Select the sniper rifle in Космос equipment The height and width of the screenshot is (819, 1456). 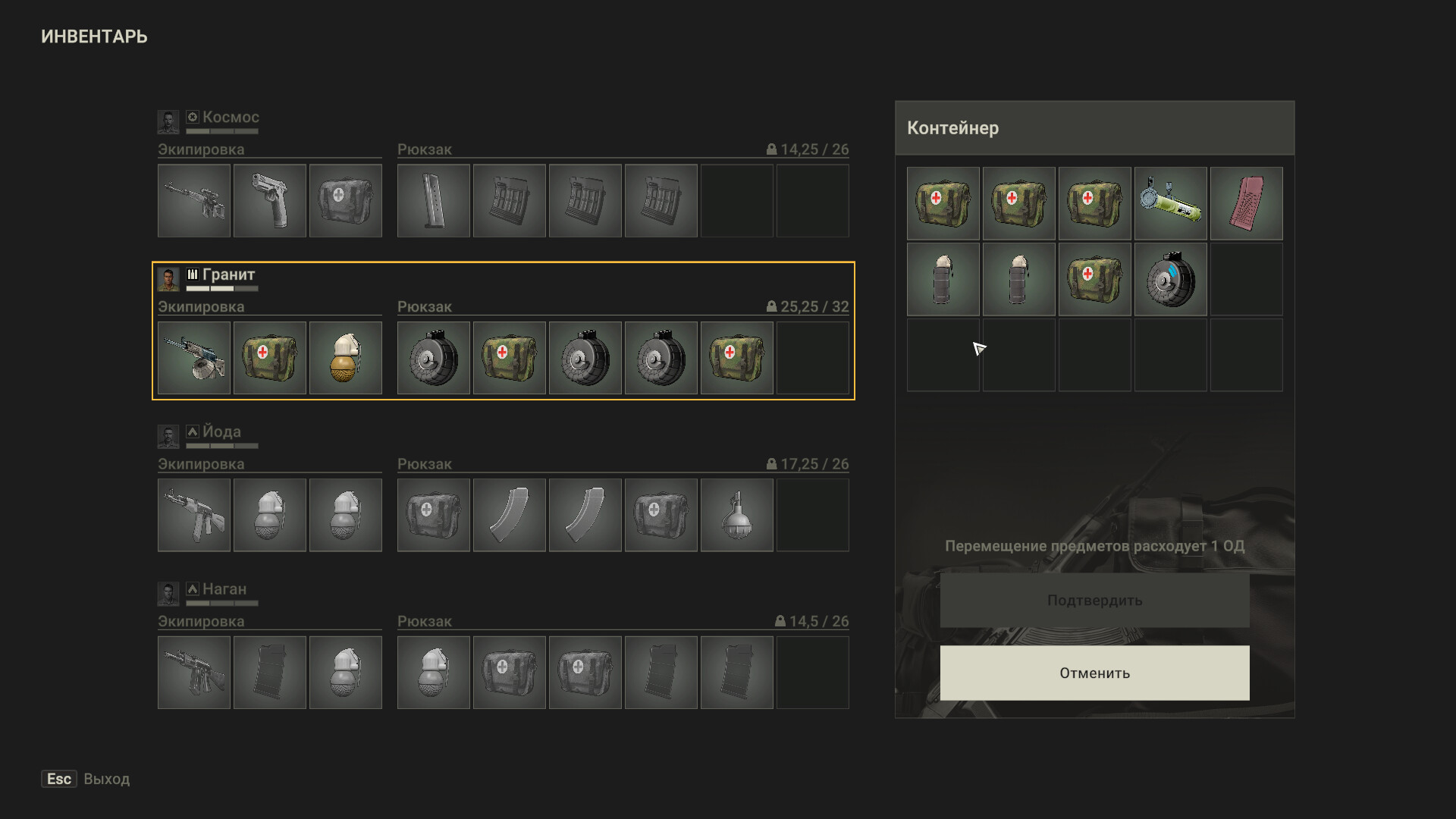193,200
